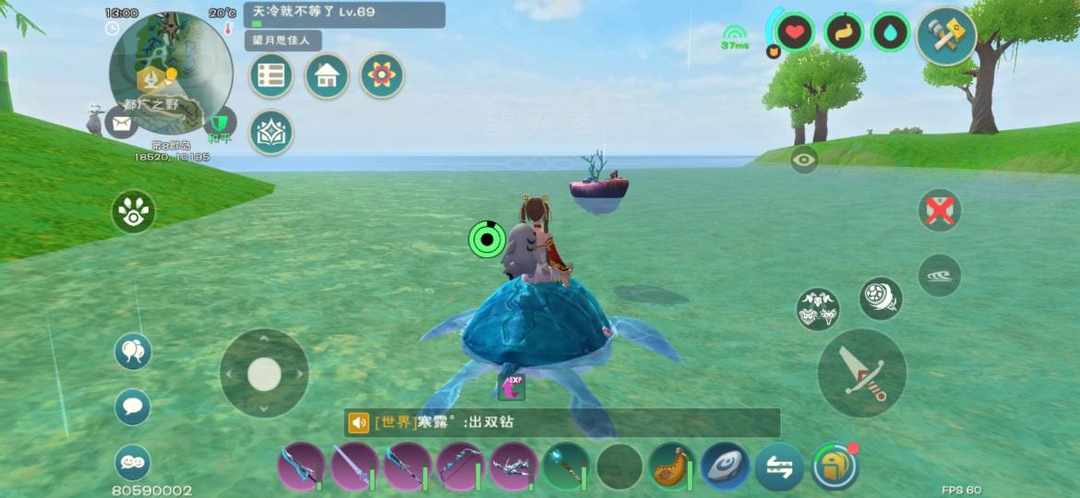This screenshot has width=1080, height=498.
Task: Open the chat speech bubble
Action: (133, 407)
